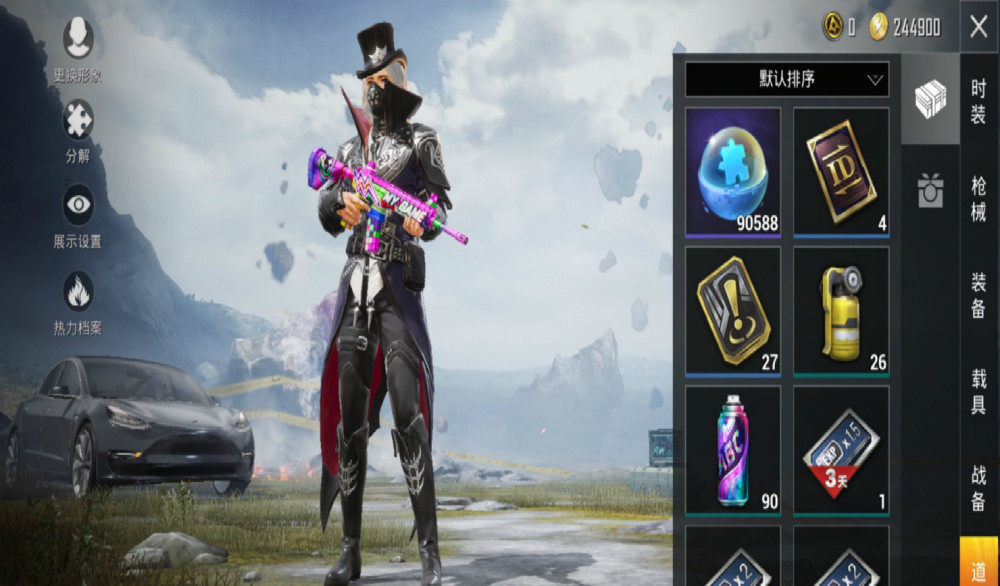
Task: Select the yellow smoke grenade item
Action: (841, 311)
